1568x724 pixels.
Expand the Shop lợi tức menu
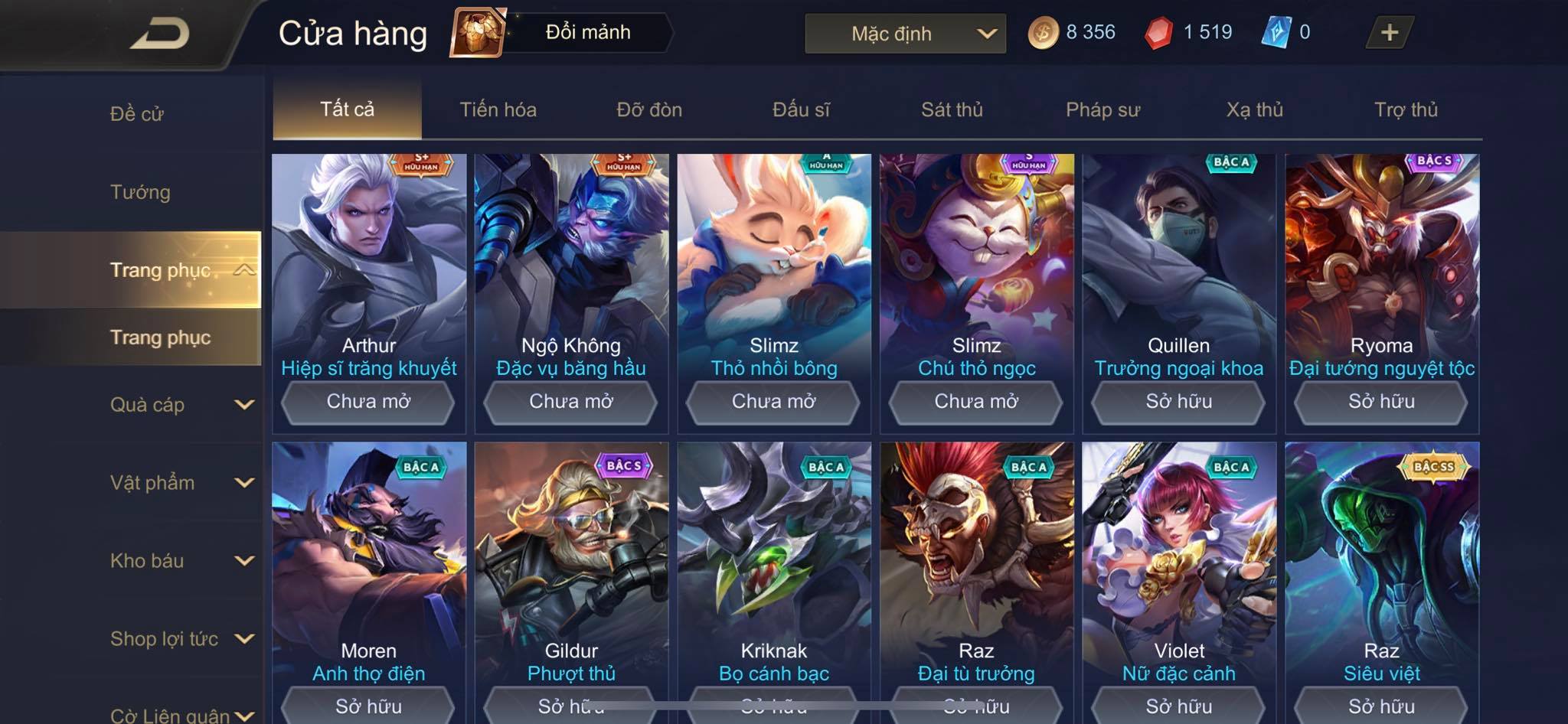181,639
